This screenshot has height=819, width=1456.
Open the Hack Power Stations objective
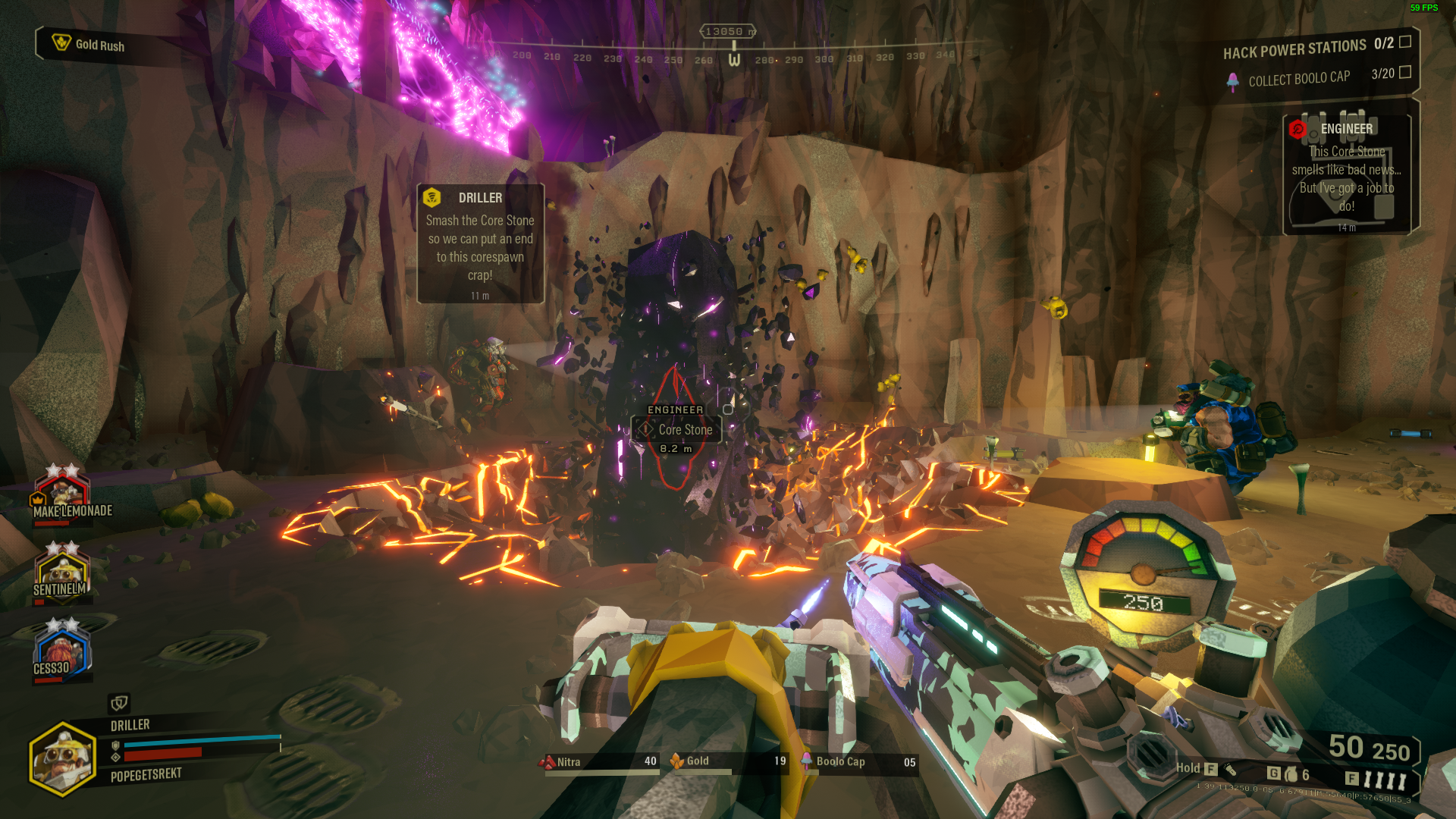(1316, 48)
